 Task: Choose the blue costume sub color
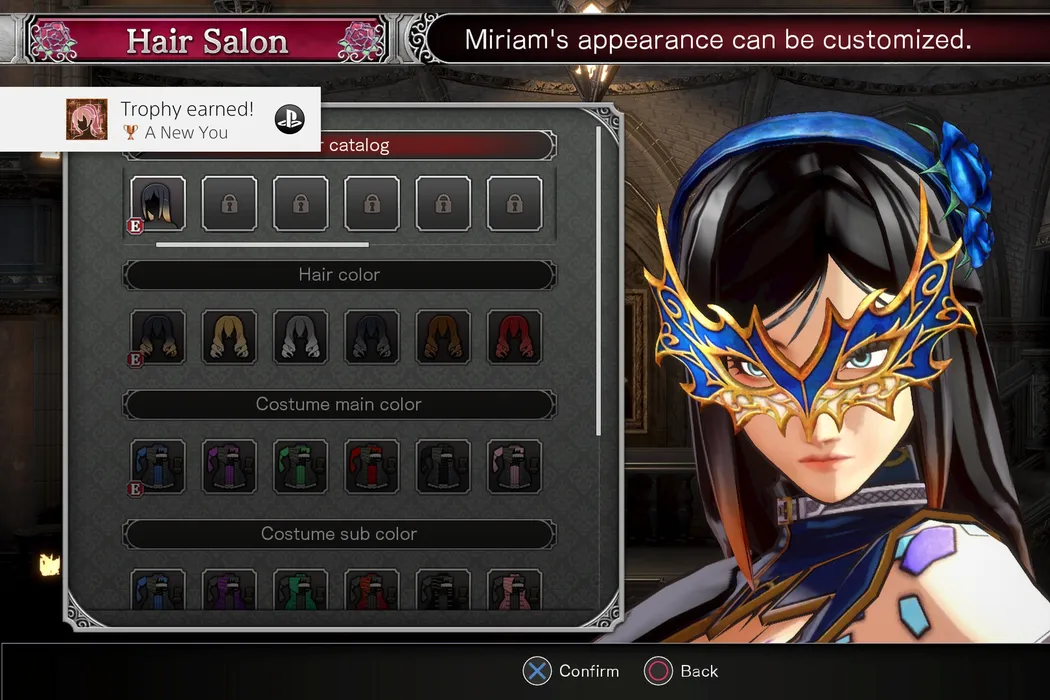click(158, 590)
